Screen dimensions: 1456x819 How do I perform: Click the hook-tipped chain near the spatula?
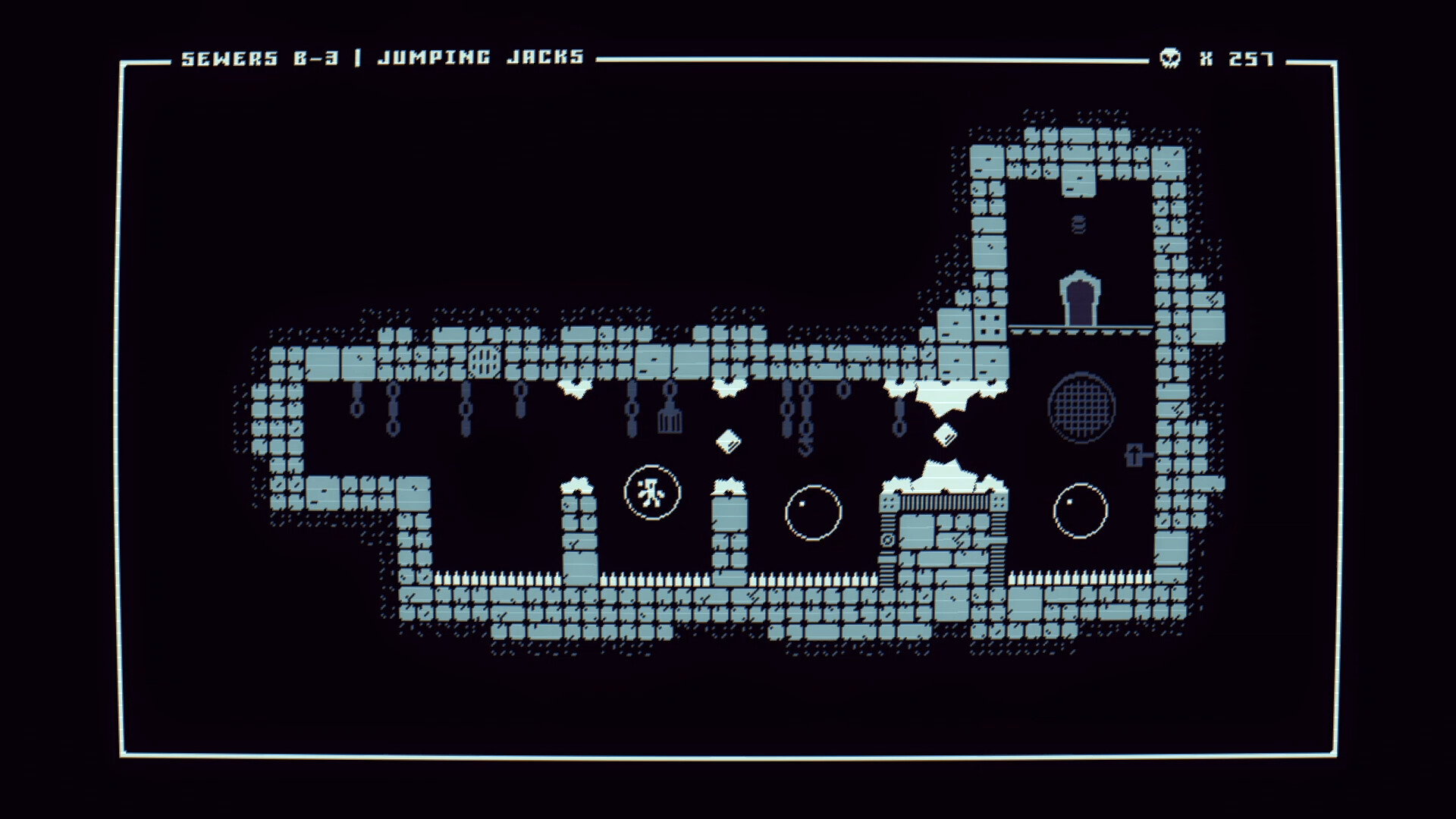(x=632, y=409)
